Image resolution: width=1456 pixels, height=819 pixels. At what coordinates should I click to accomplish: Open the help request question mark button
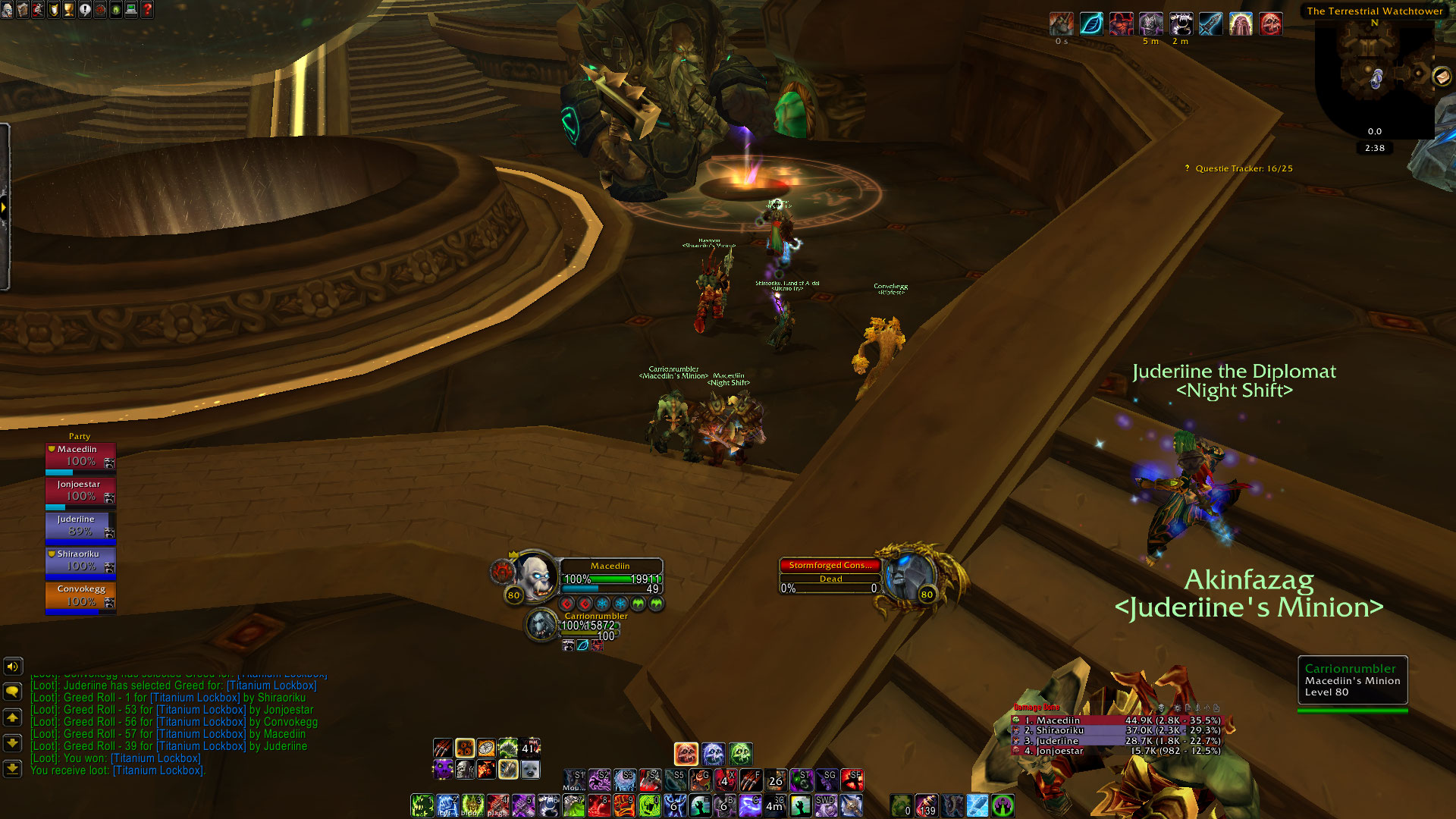[x=148, y=10]
